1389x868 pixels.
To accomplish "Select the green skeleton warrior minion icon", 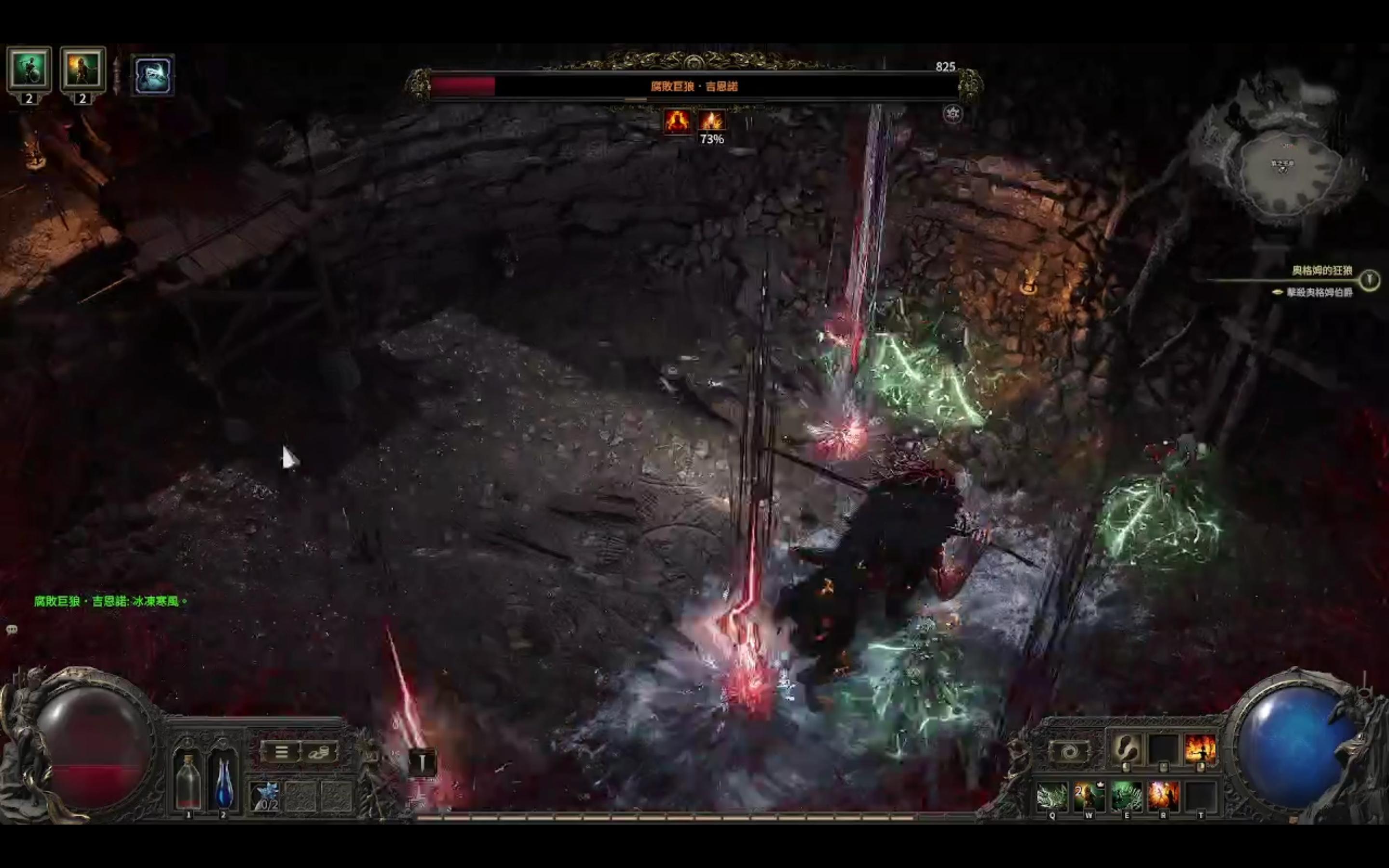I will 29,69.
